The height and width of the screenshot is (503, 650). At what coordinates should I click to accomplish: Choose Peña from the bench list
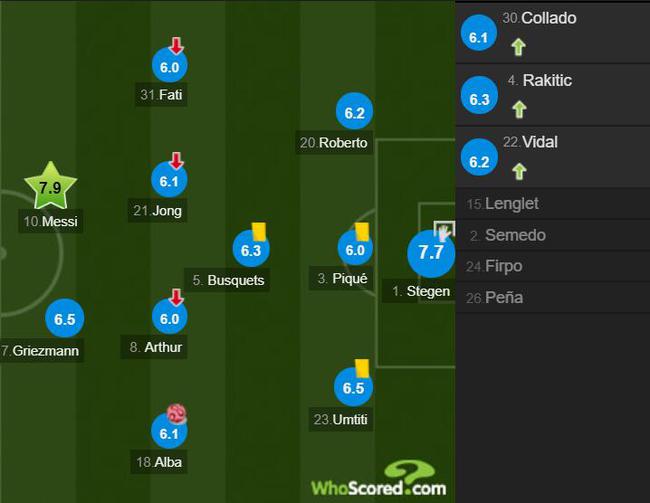tap(552, 297)
